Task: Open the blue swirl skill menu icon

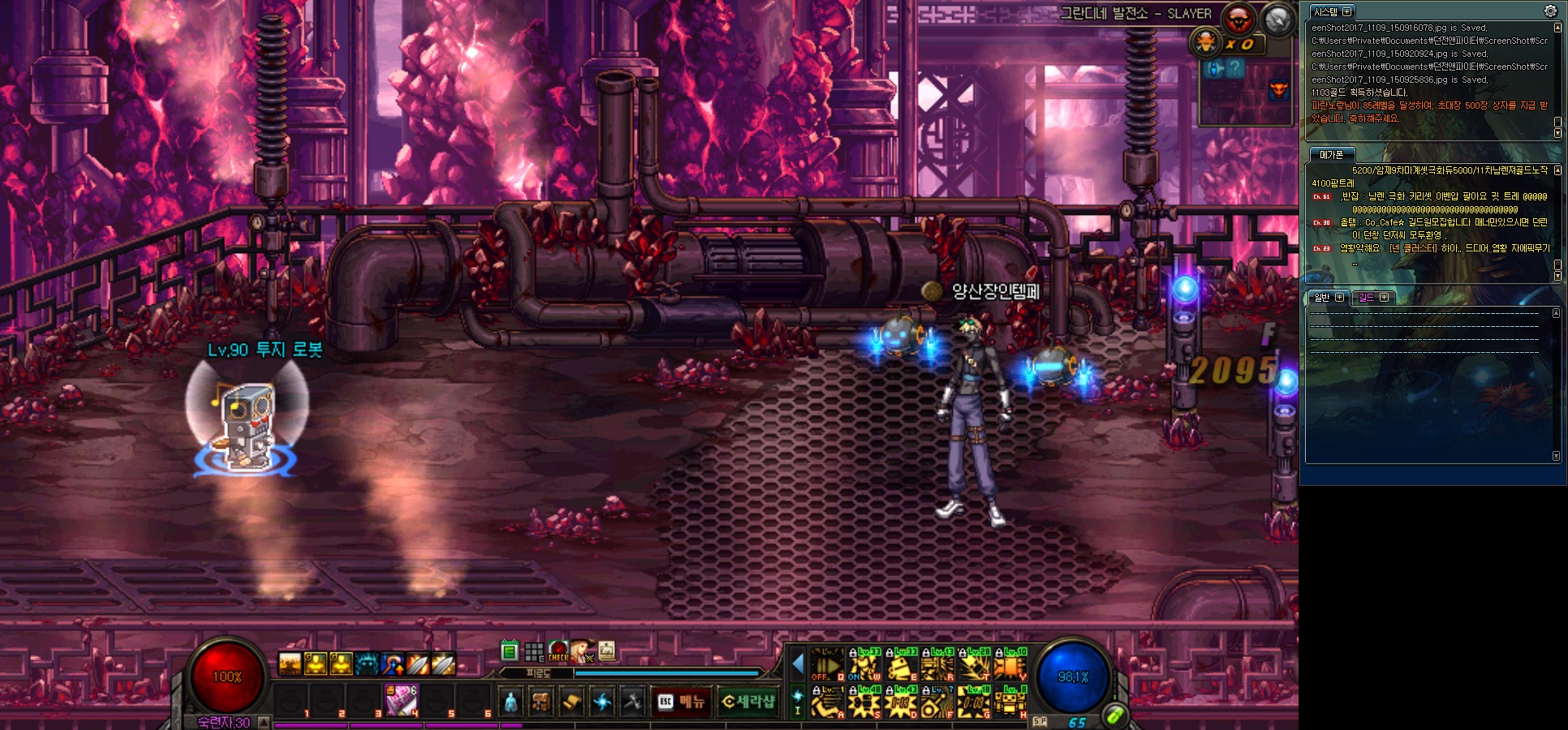Action: [x=601, y=702]
